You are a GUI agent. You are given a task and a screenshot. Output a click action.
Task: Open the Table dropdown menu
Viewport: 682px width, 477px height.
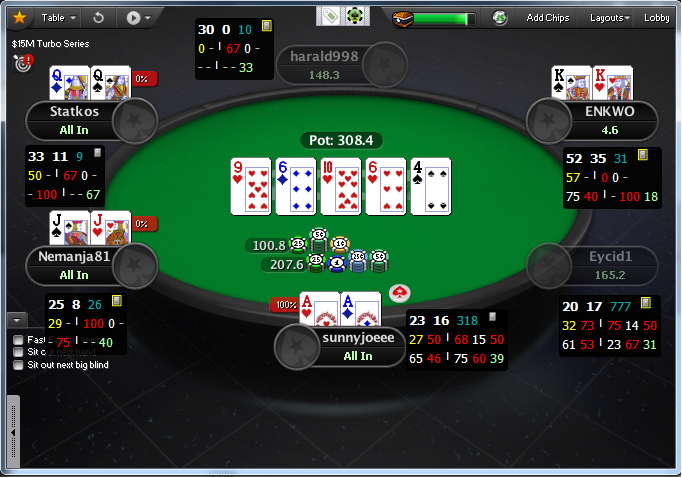(57, 17)
